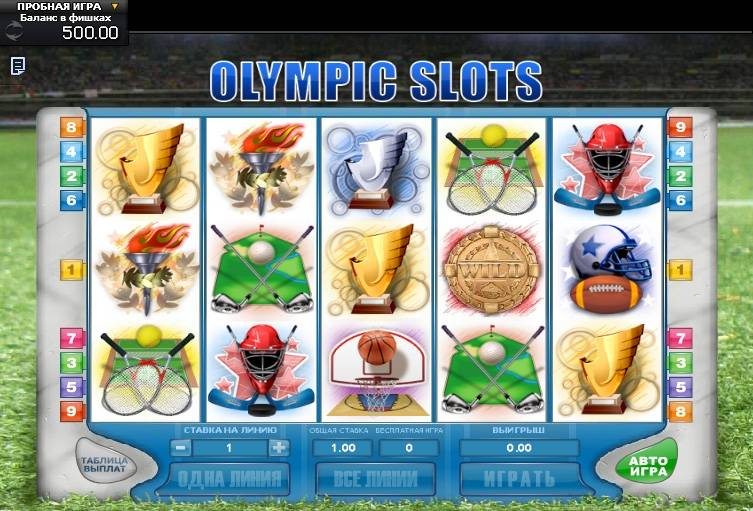Screen dimensions: 753x511
Task: Decrease the bet per line with minus
Action: coord(182,448)
